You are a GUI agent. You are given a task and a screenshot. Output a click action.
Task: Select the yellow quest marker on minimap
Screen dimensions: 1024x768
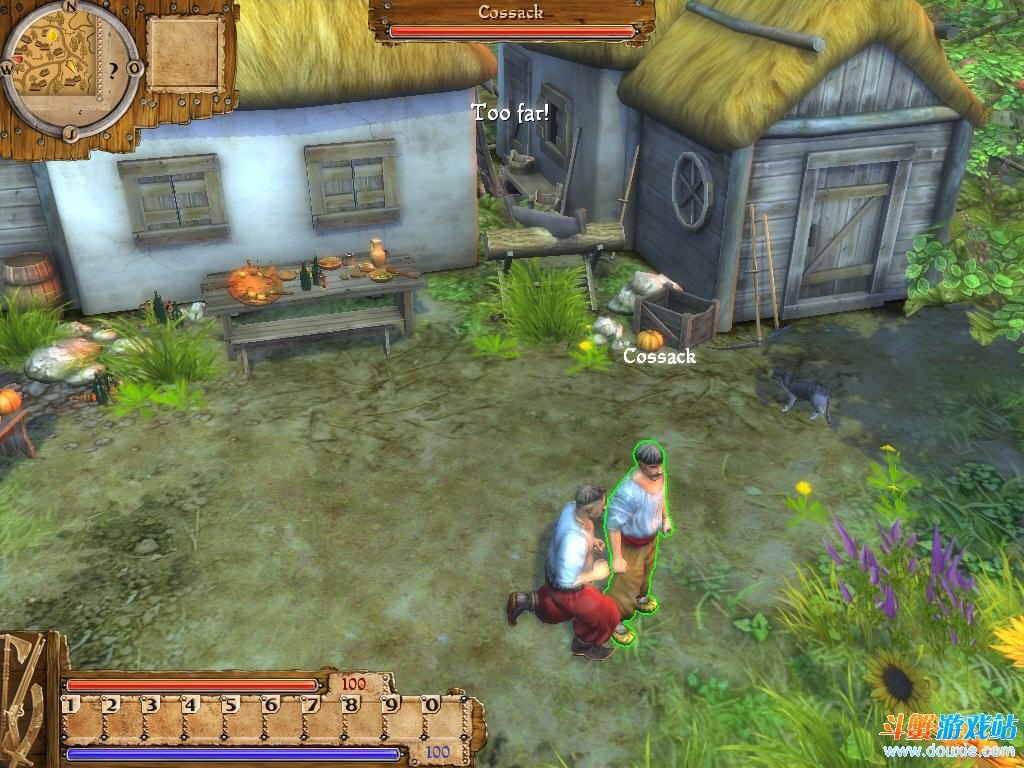[51, 36]
